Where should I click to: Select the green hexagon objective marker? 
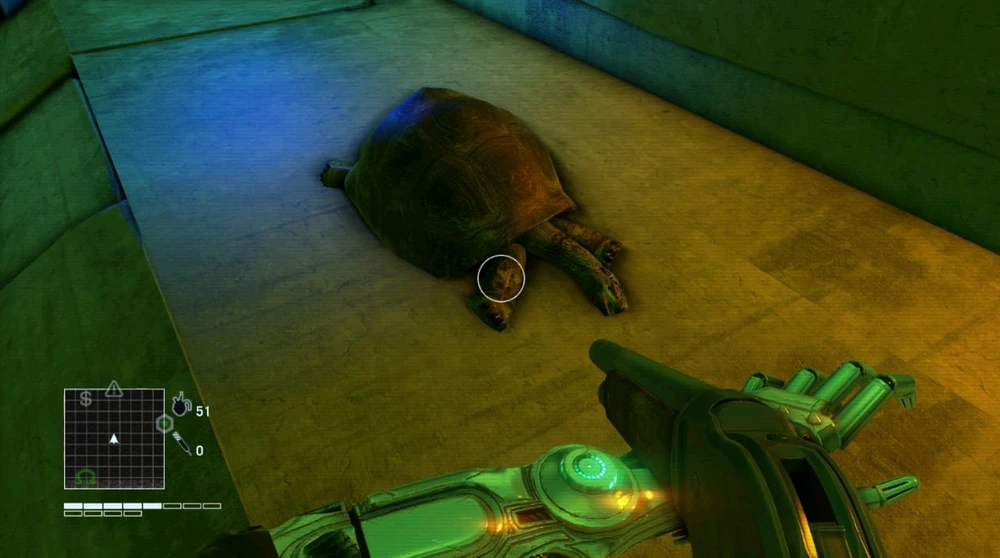[163, 424]
